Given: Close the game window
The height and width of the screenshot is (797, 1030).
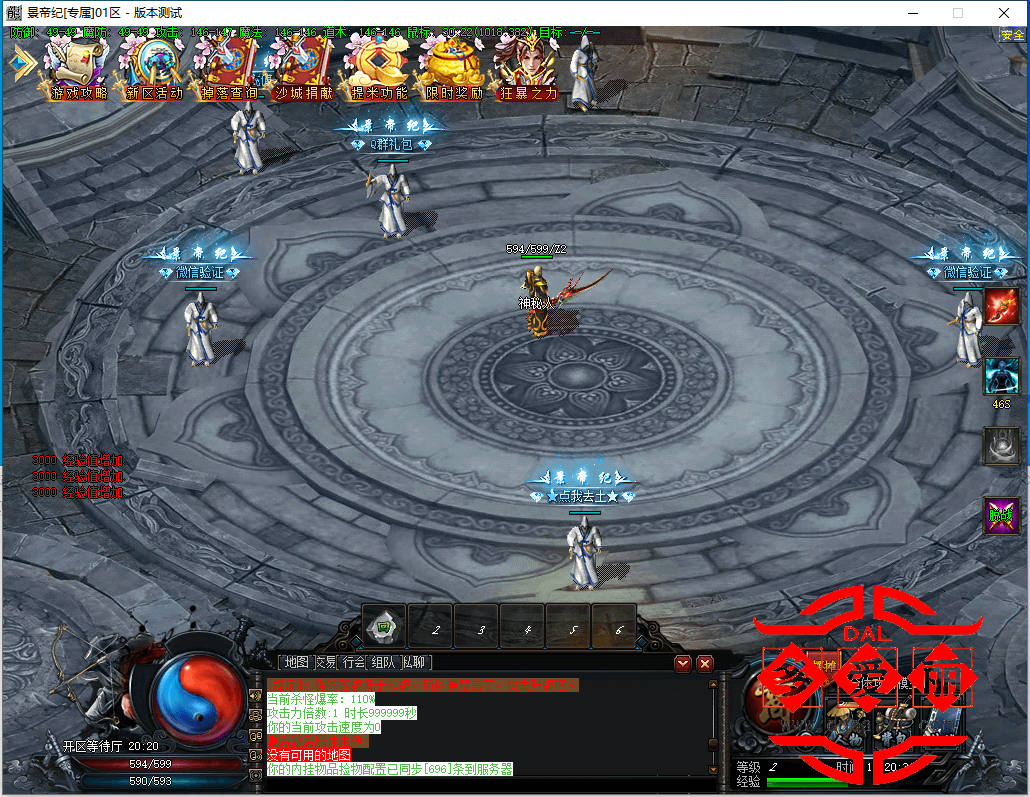Looking at the screenshot, I should coord(1003,13).
